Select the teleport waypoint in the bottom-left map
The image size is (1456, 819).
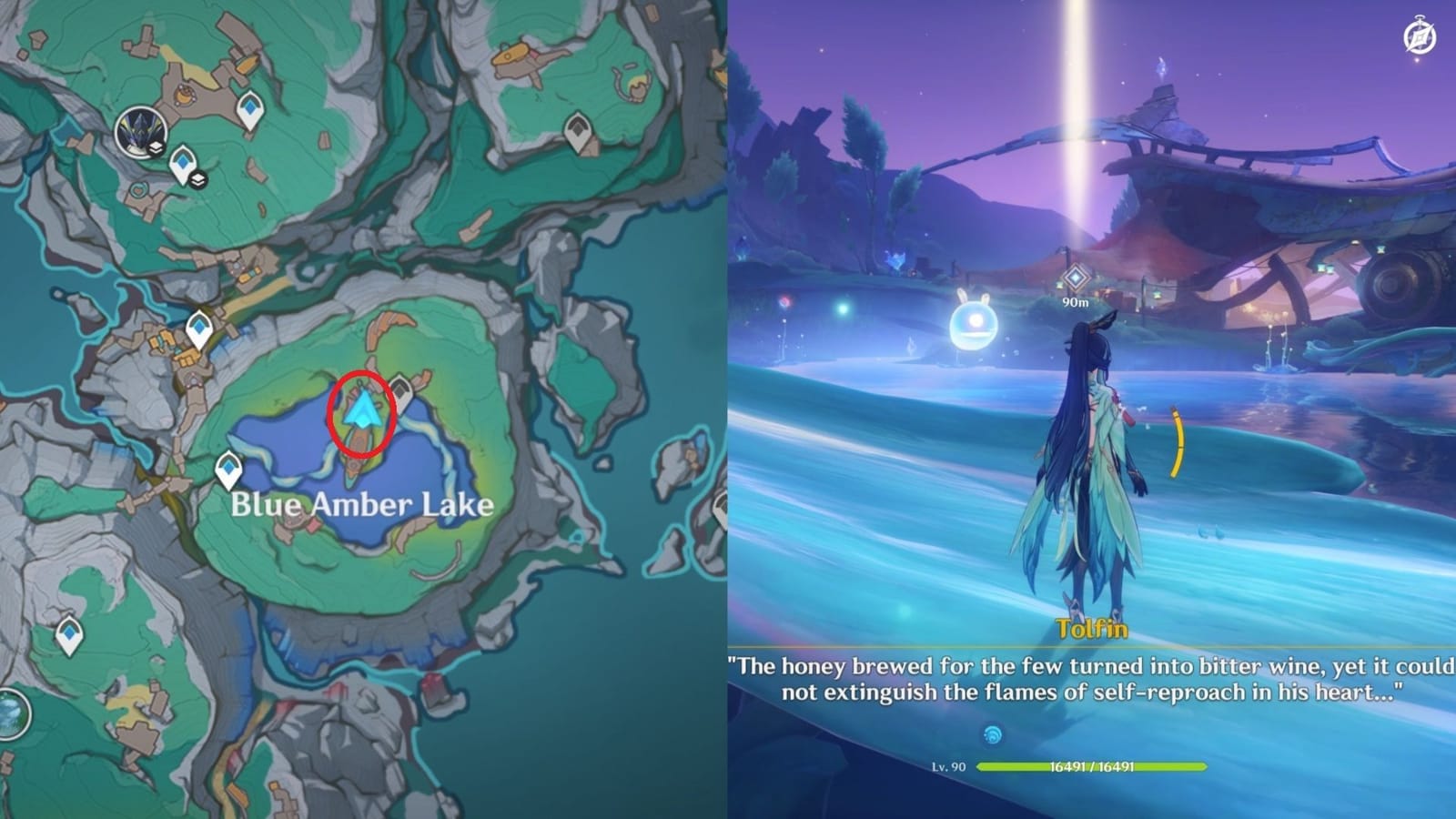click(x=68, y=634)
